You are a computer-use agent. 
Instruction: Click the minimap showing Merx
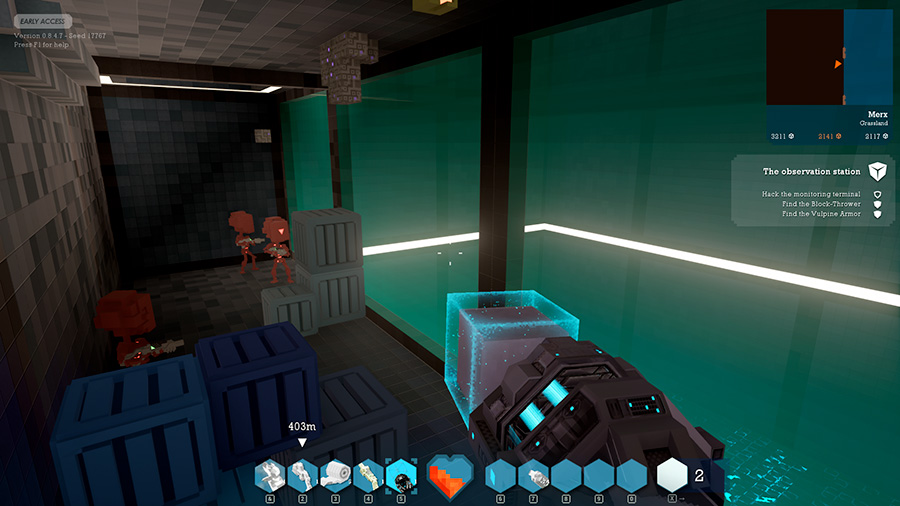coord(828,58)
